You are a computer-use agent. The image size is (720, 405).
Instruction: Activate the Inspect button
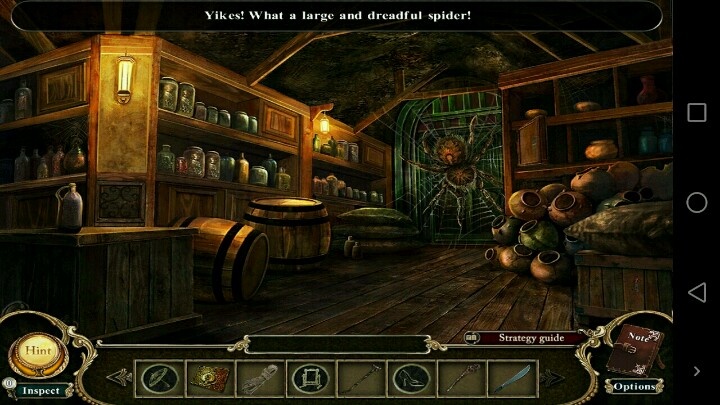pyautogui.click(x=41, y=391)
